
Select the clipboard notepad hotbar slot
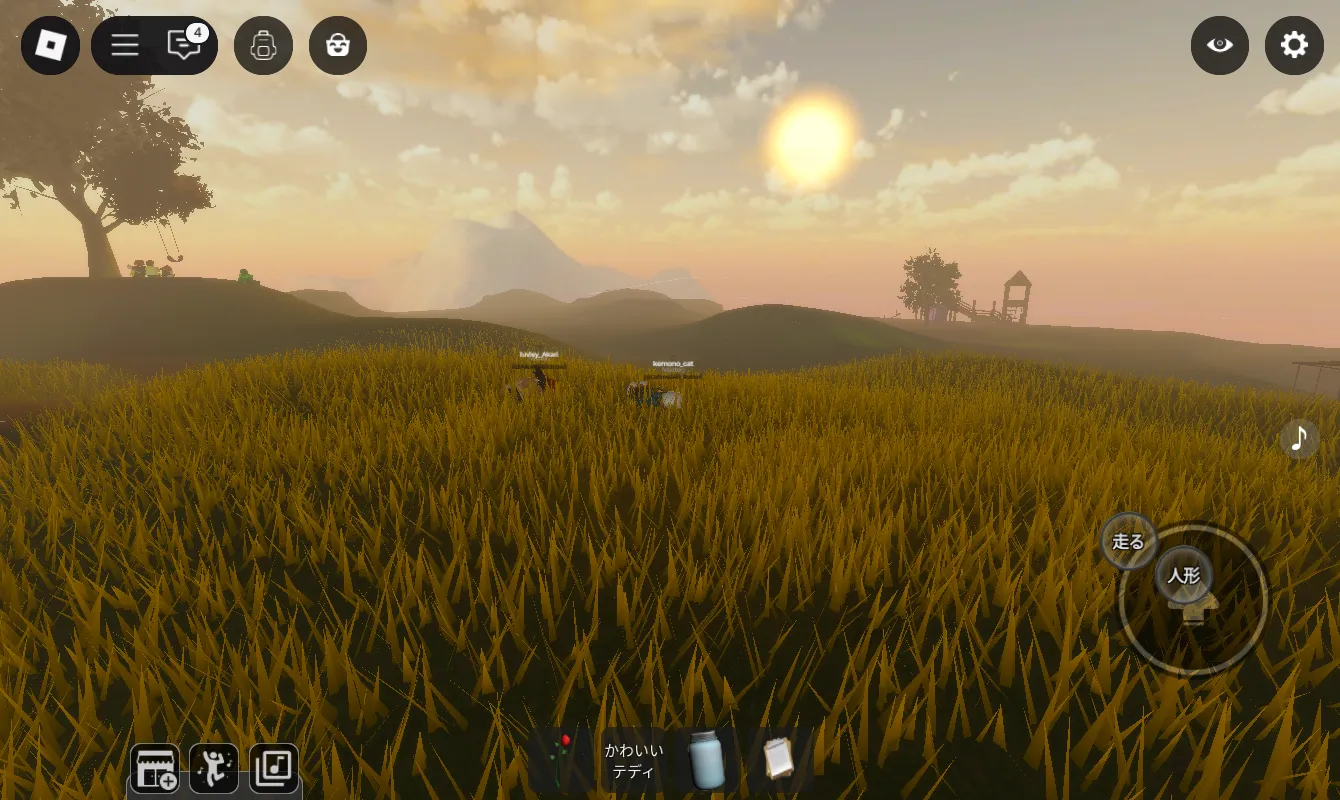tap(778, 760)
